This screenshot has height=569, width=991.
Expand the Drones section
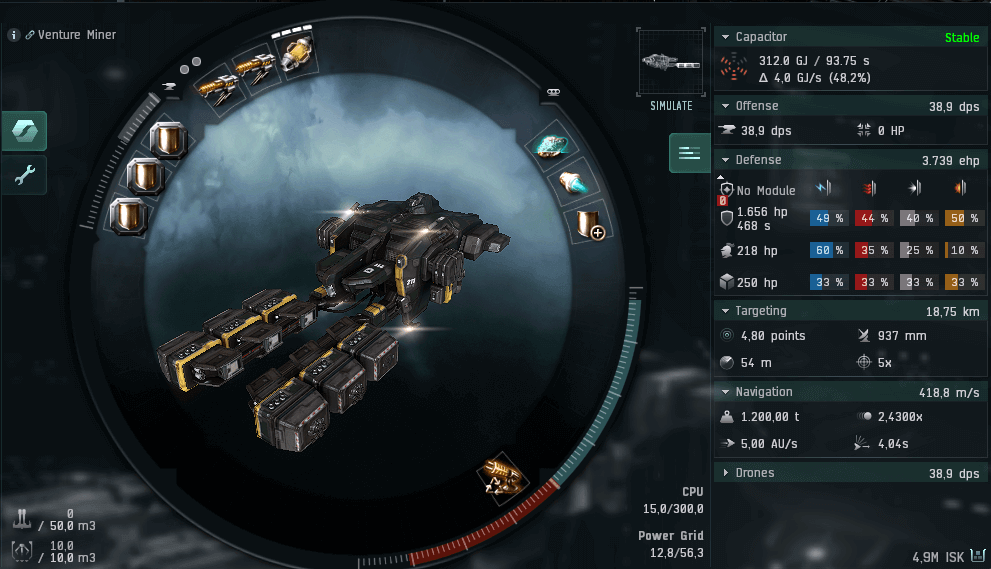tap(725, 473)
